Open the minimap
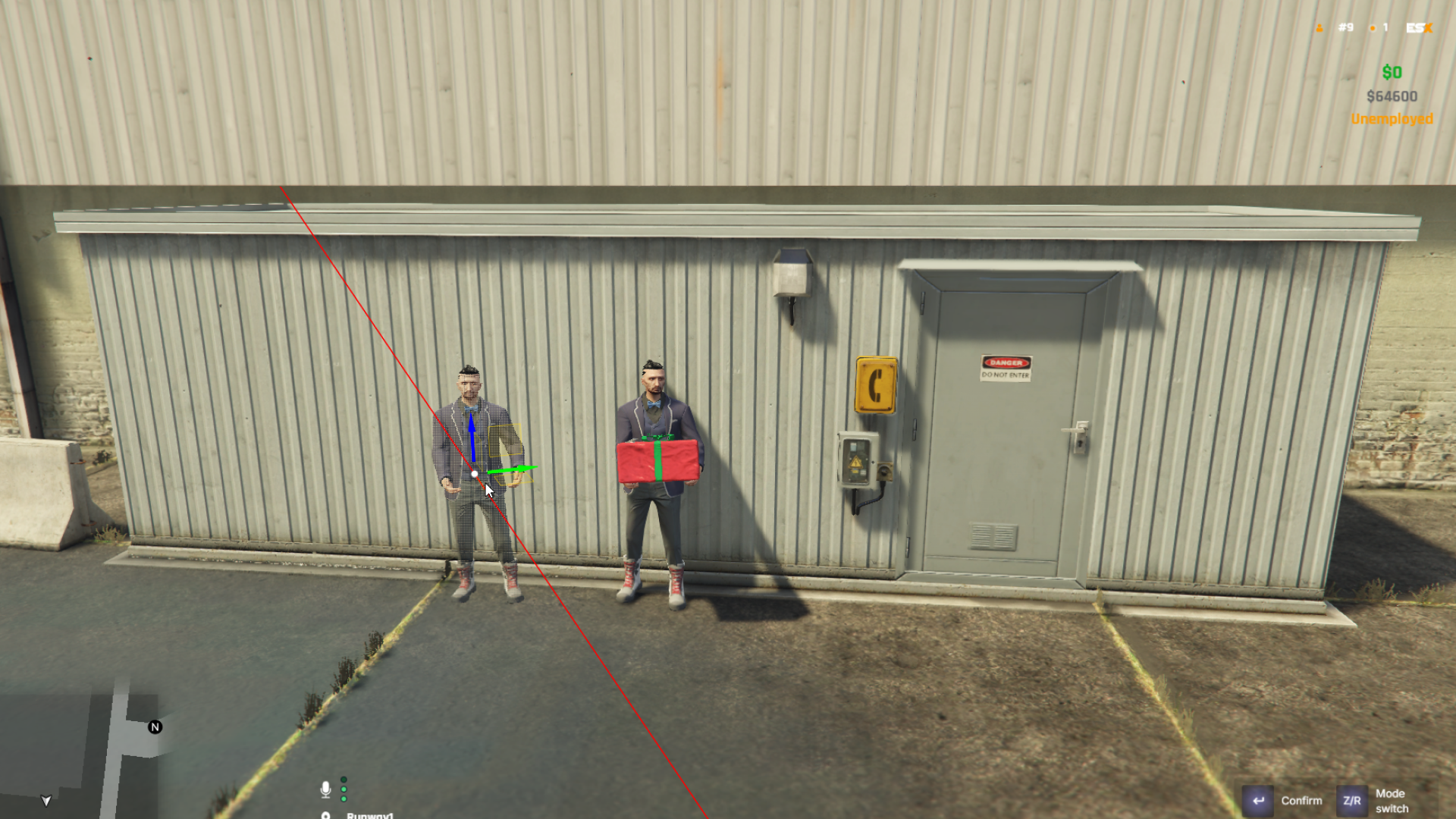The width and height of the screenshot is (1456, 819). [x=80, y=755]
